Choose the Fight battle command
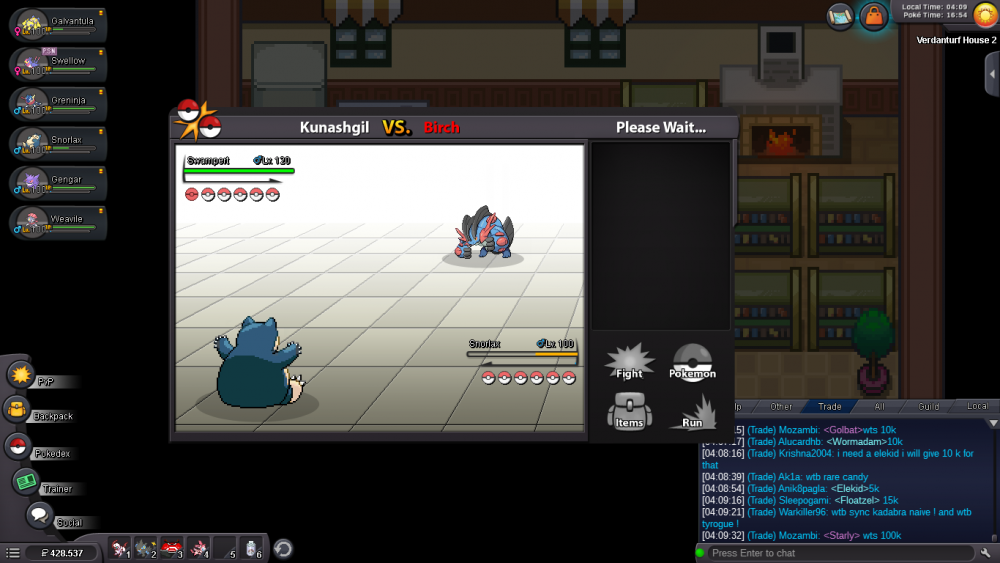Image resolution: width=1000 pixels, height=563 pixels. click(x=629, y=362)
